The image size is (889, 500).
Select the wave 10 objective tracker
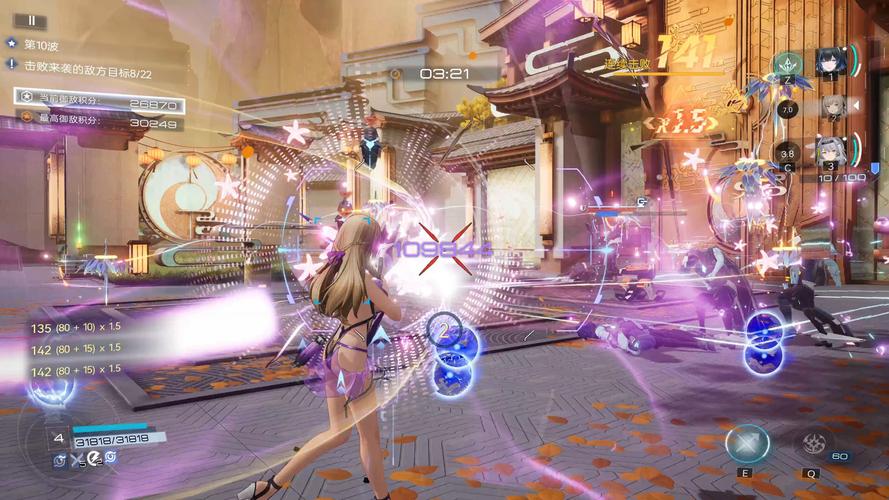[45, 45]
